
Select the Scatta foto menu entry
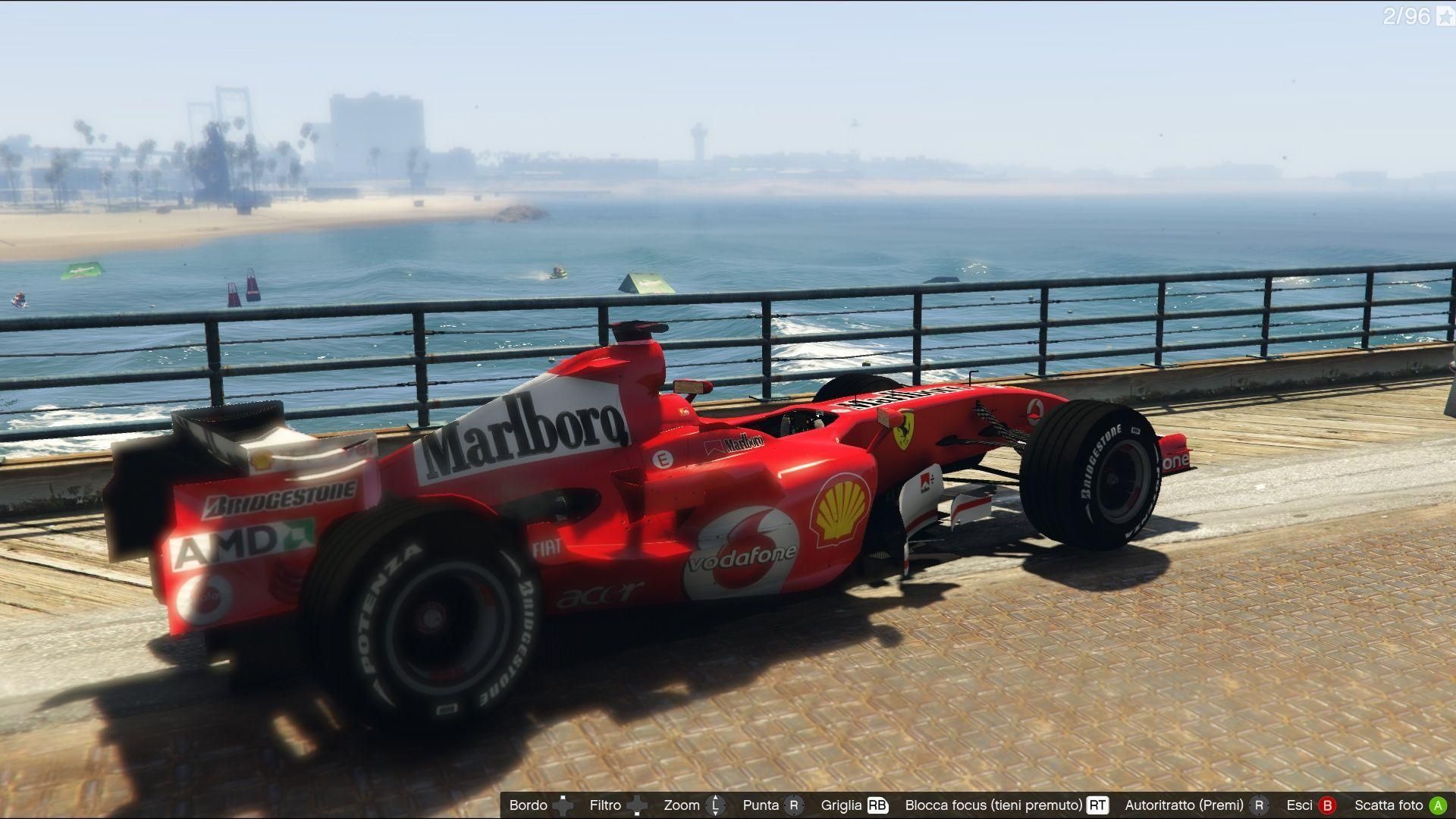(x=1389, y=804)
